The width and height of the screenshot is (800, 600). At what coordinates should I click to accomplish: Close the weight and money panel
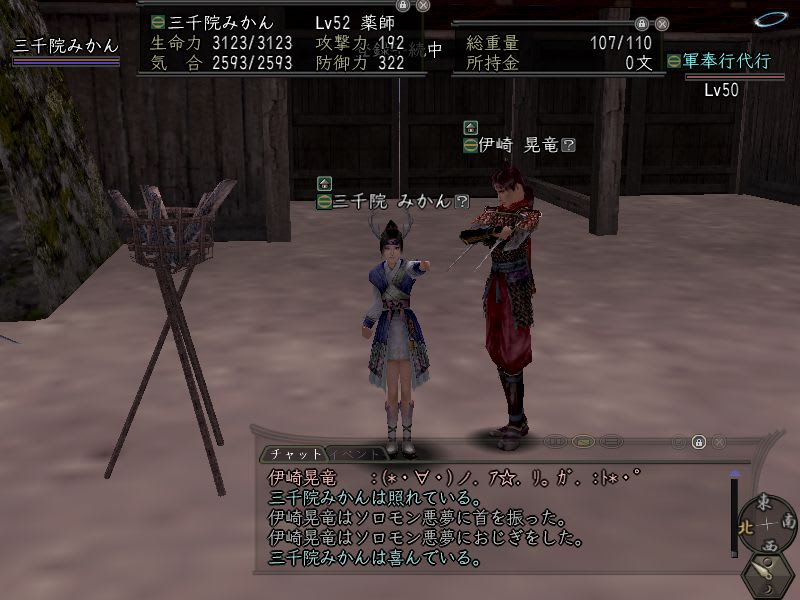click(659, 21)
